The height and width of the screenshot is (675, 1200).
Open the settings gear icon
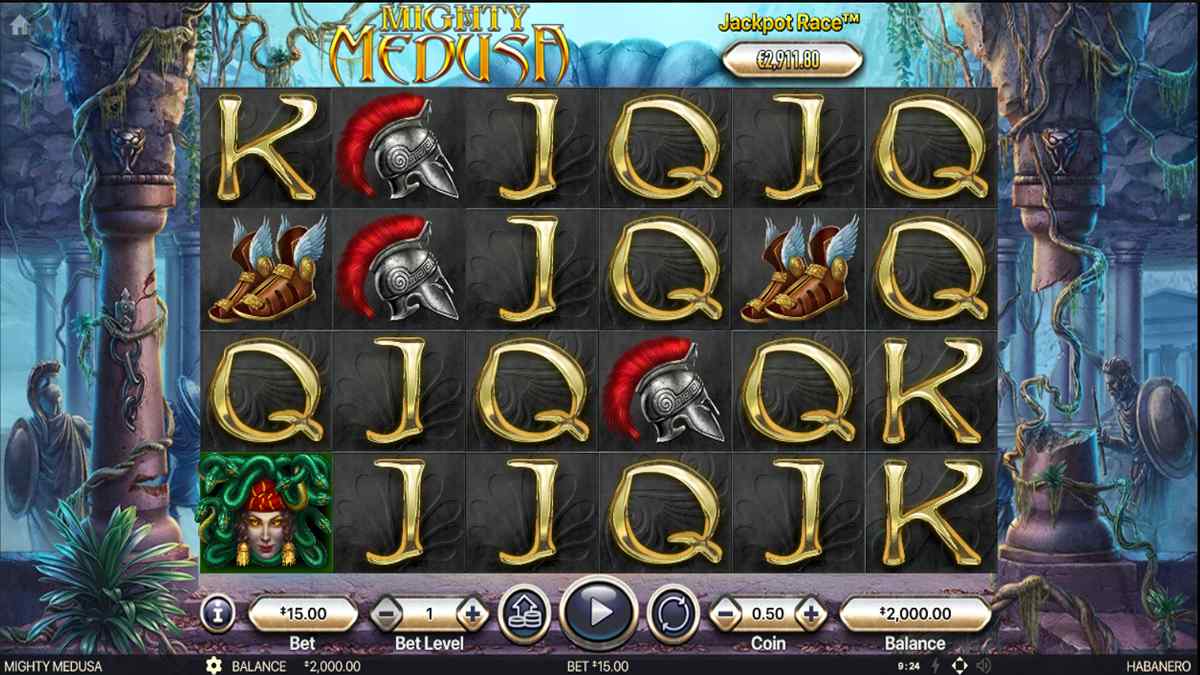[x=213, y=666]
